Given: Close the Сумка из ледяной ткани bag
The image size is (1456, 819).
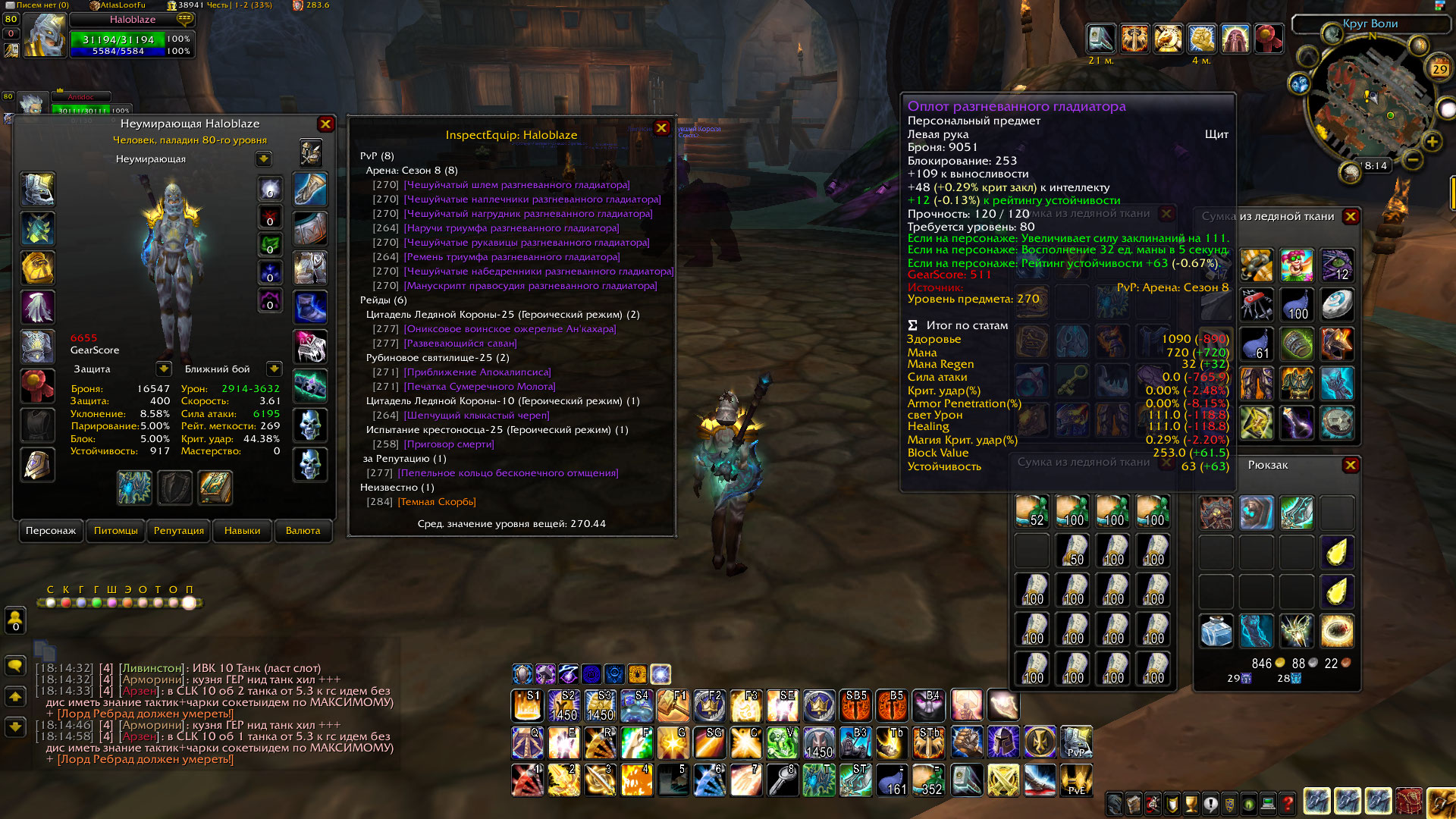Looking at the screenshot, I should [1351, 217].
